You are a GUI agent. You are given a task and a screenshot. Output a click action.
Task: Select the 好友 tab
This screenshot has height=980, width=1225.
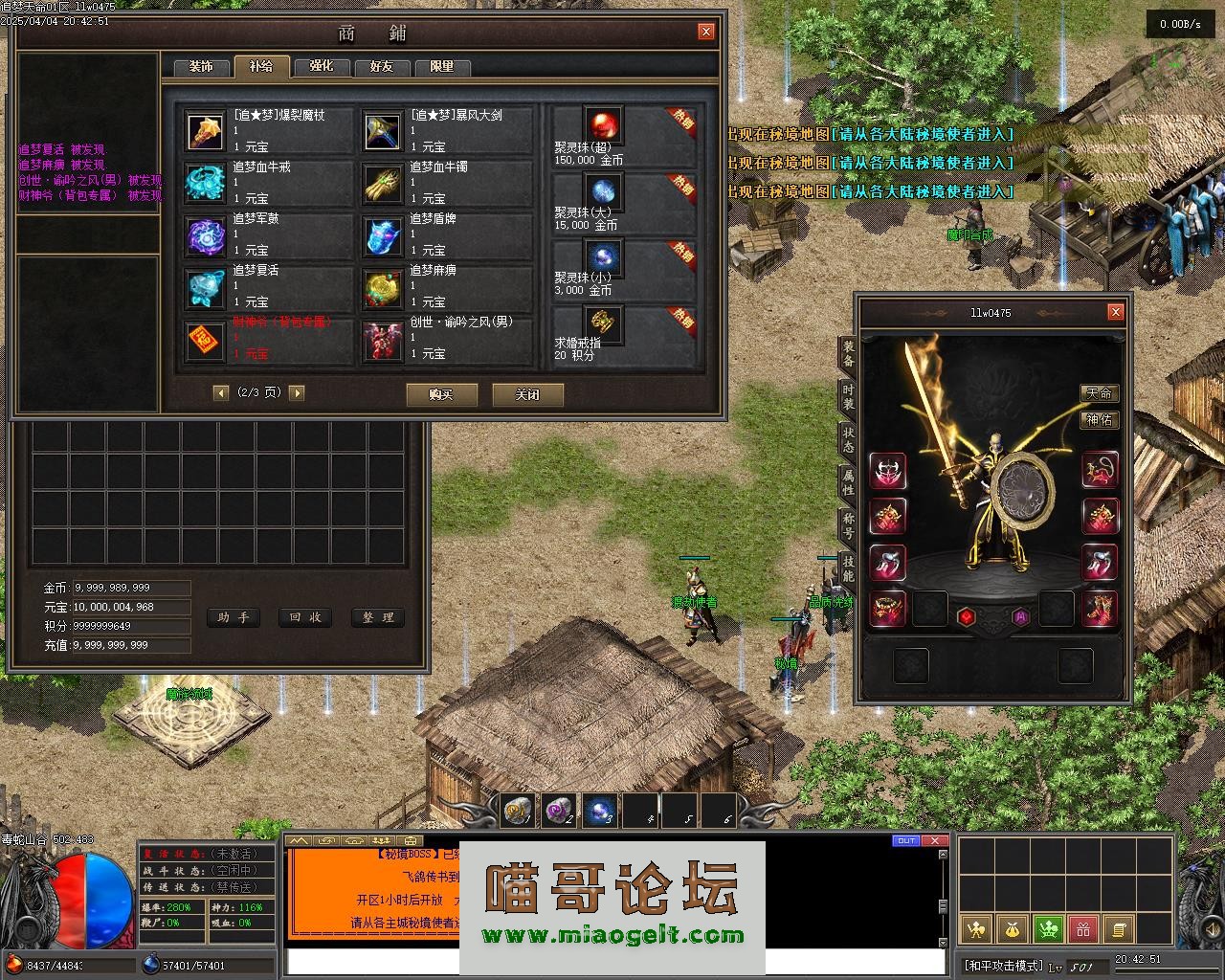point(382,67)
